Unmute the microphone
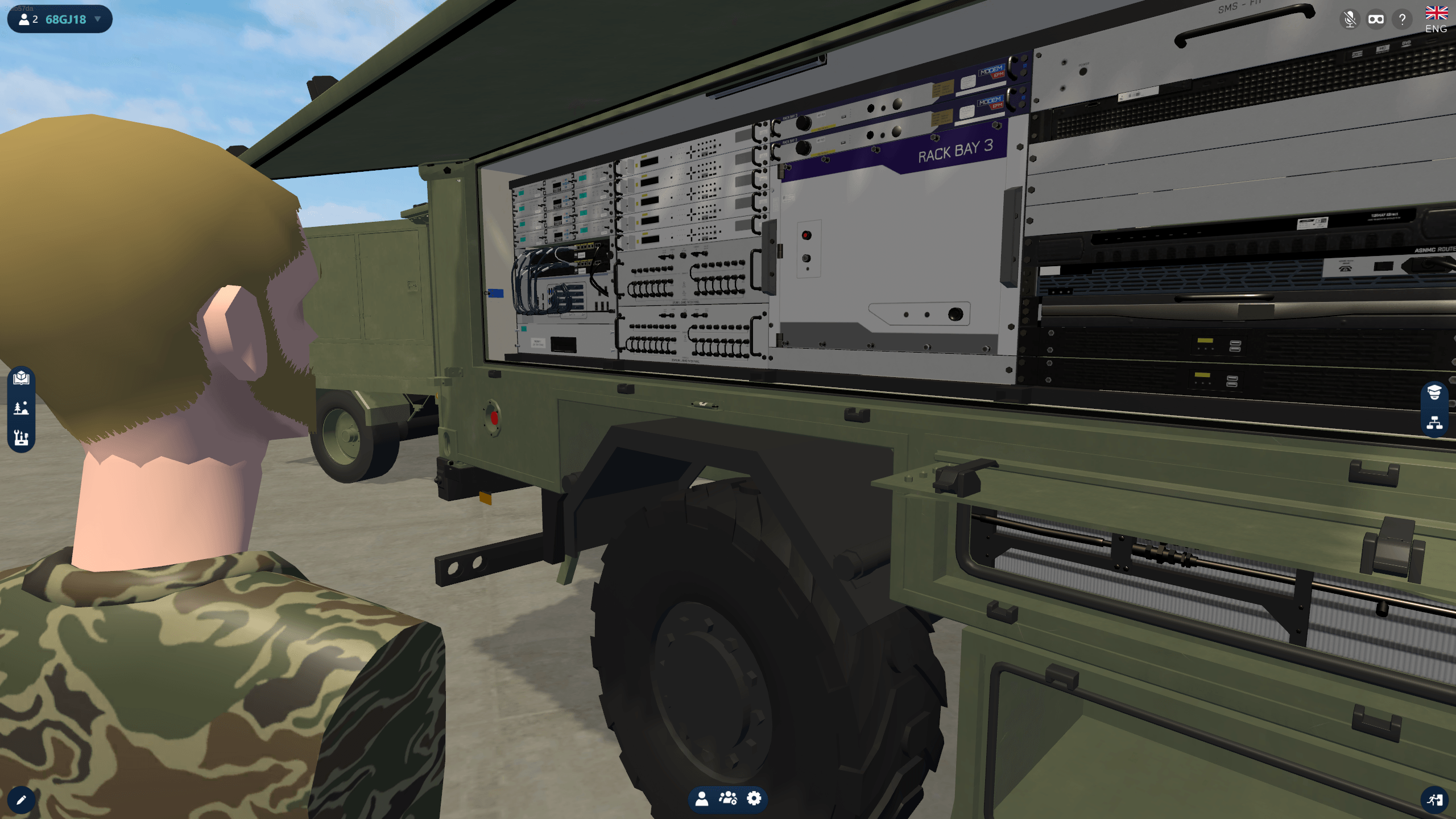 click(1349, 19)
